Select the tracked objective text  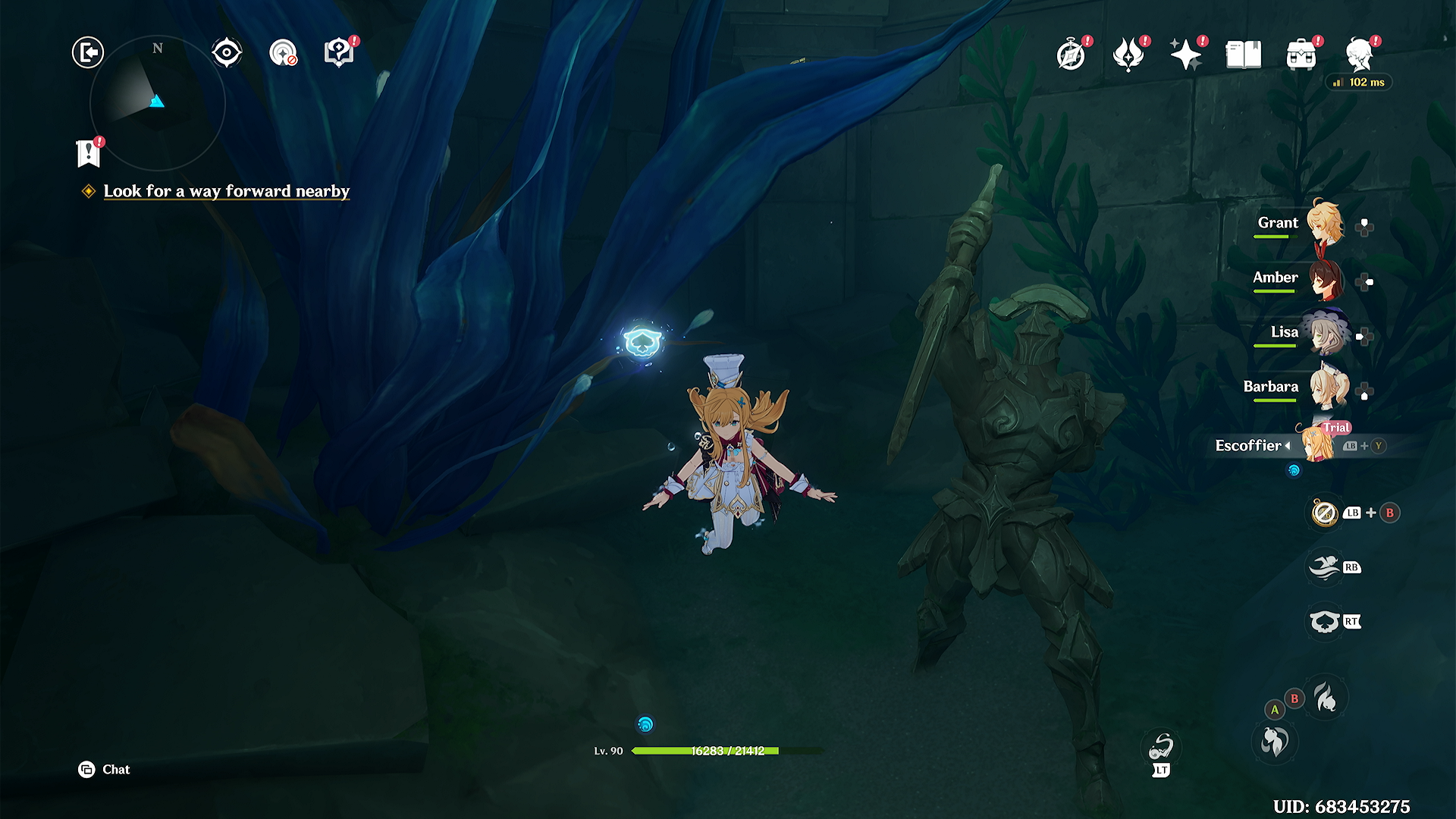(x=226, y=191)
